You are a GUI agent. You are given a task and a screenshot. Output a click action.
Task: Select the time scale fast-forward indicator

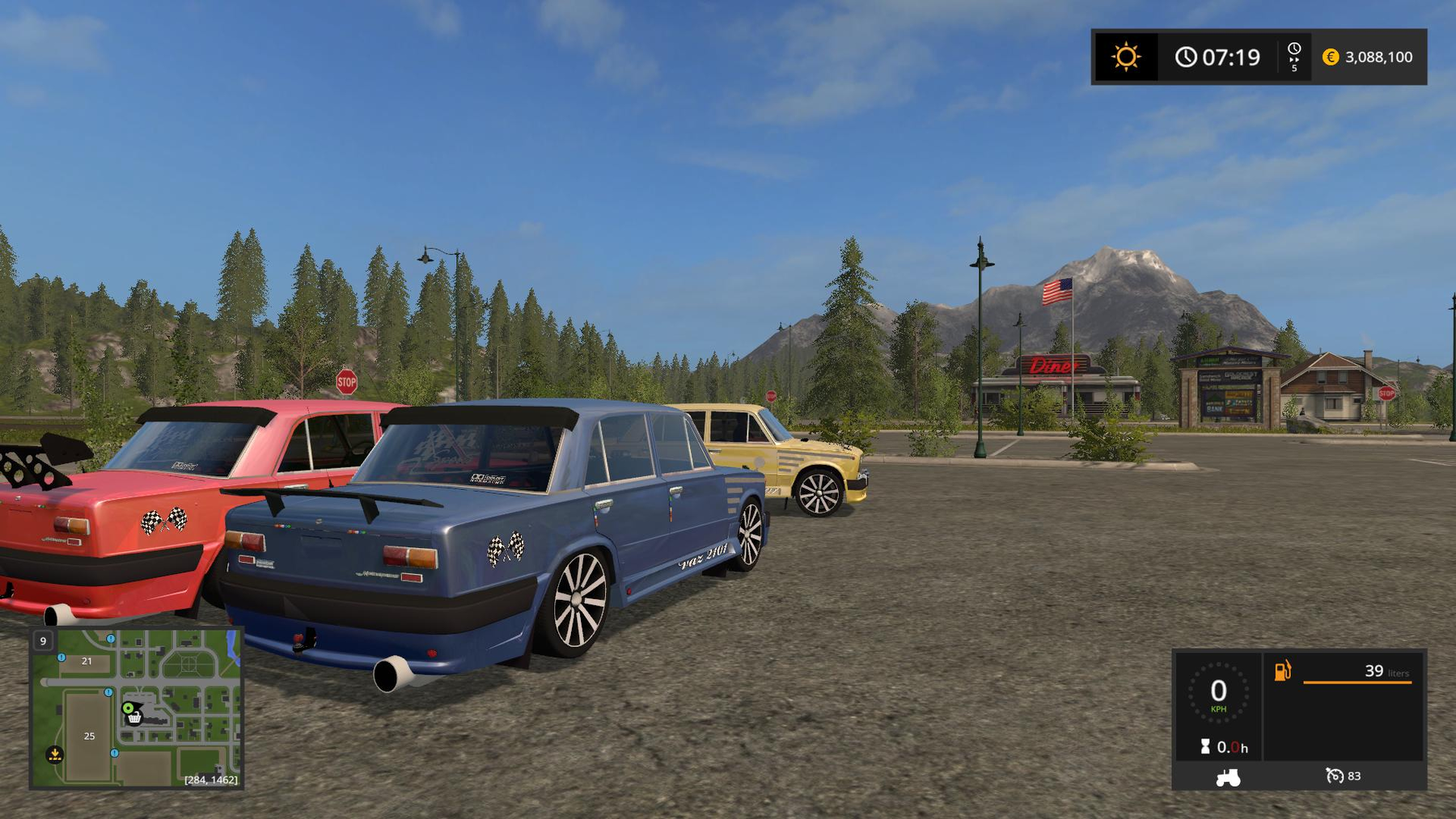[1294, 57]
